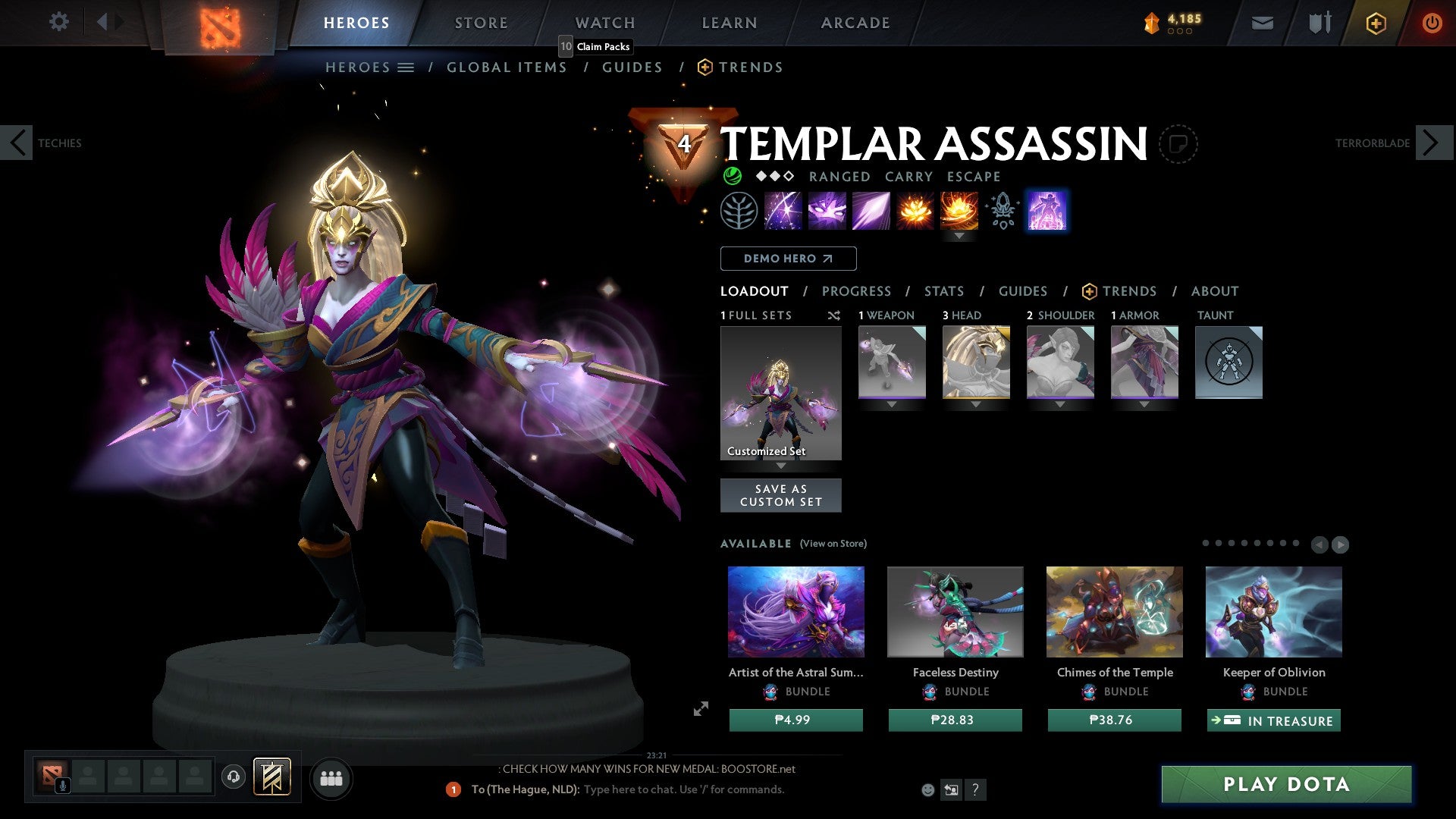Click Save As Custom Set
The height and width of the screenshot is (819, 1456).
pos(780,495)
